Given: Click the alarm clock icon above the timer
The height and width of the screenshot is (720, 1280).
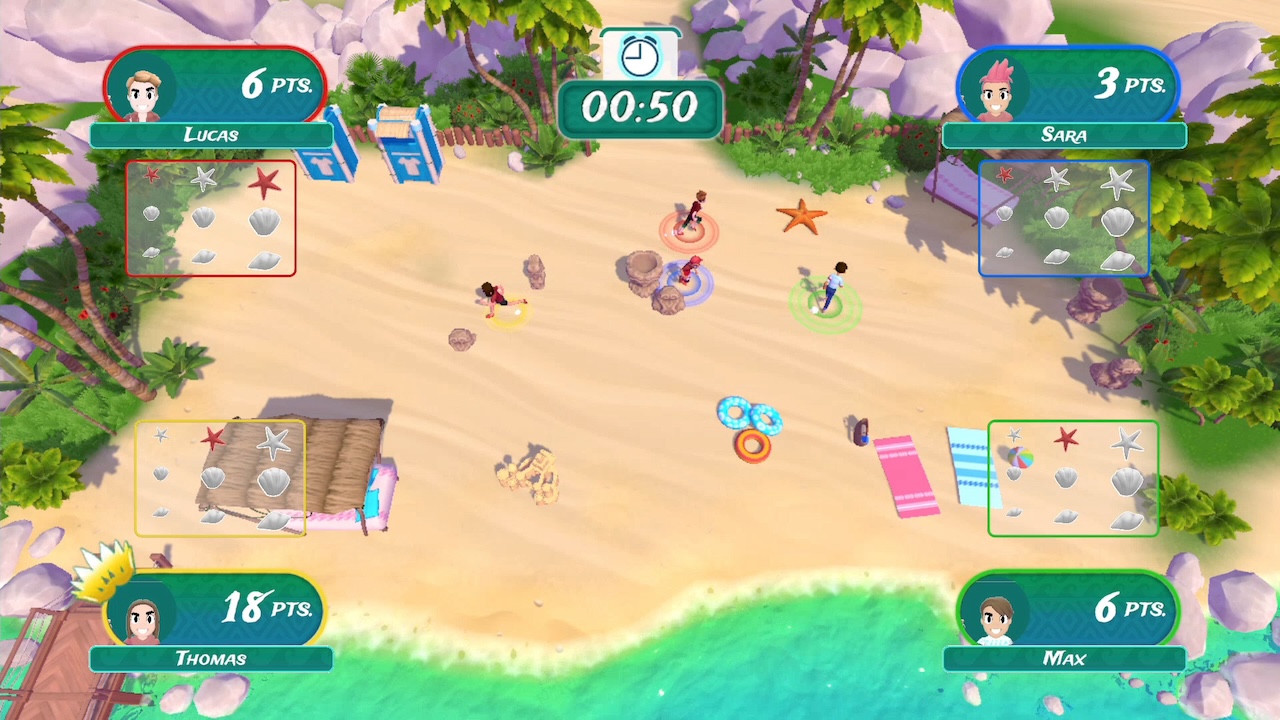Looking at the screenshot, I should [x=640, y=56].
